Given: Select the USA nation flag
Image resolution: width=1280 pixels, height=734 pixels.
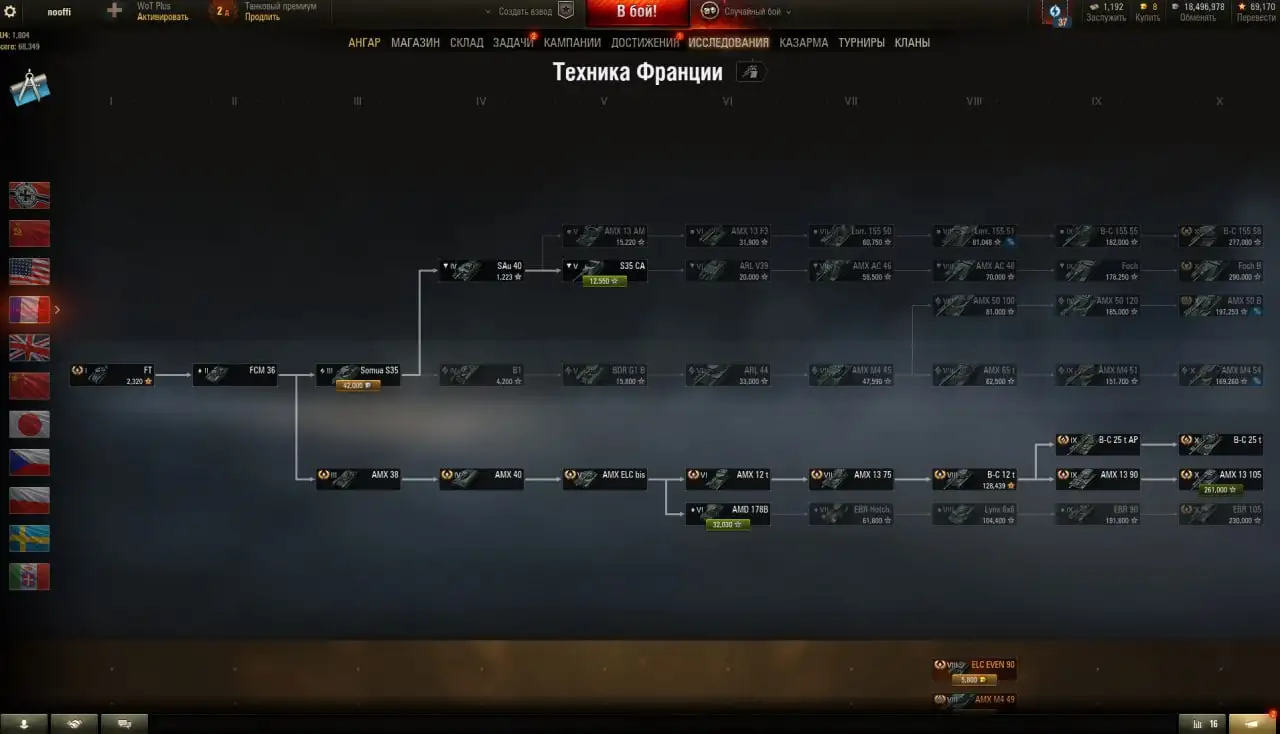Looking at the screenshot, I should [29, 270].
